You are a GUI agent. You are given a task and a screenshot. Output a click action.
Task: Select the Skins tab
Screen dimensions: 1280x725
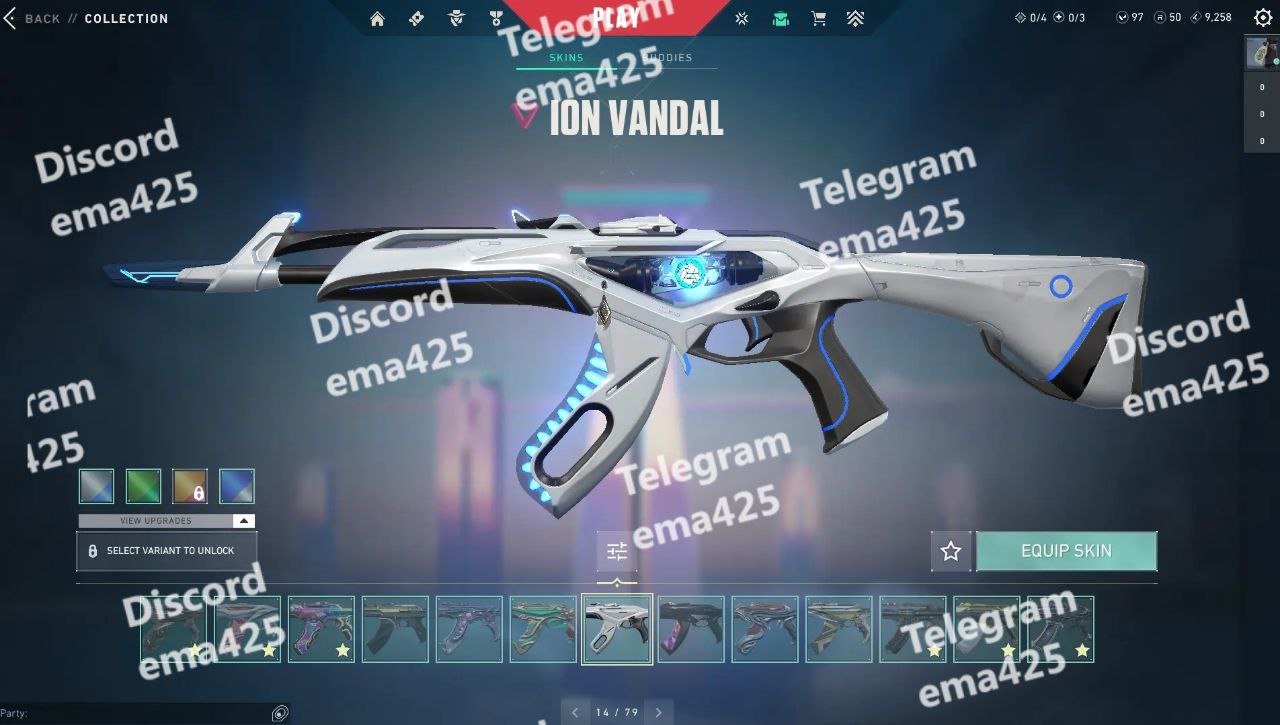[567, 58]
